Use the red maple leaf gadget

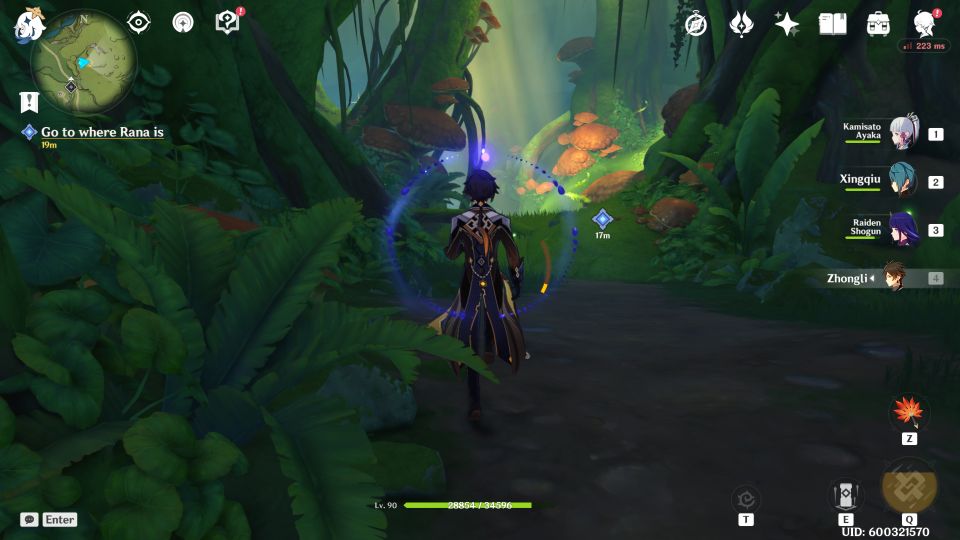point(909,412)
